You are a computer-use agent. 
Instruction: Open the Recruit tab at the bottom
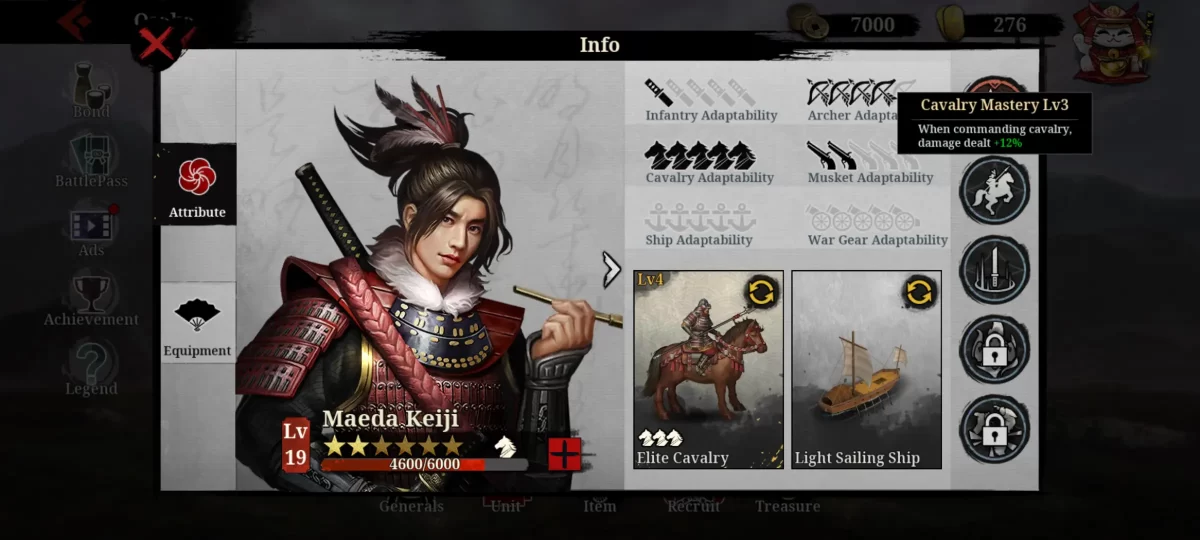(x=693, y=505)
